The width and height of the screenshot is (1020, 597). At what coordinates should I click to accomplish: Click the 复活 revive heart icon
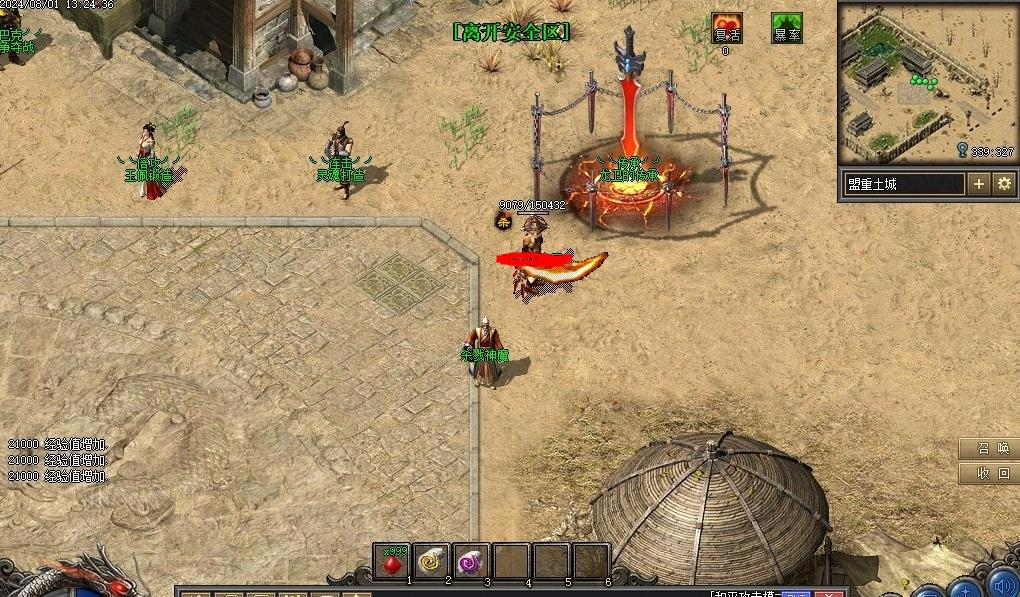click(727, 28)
